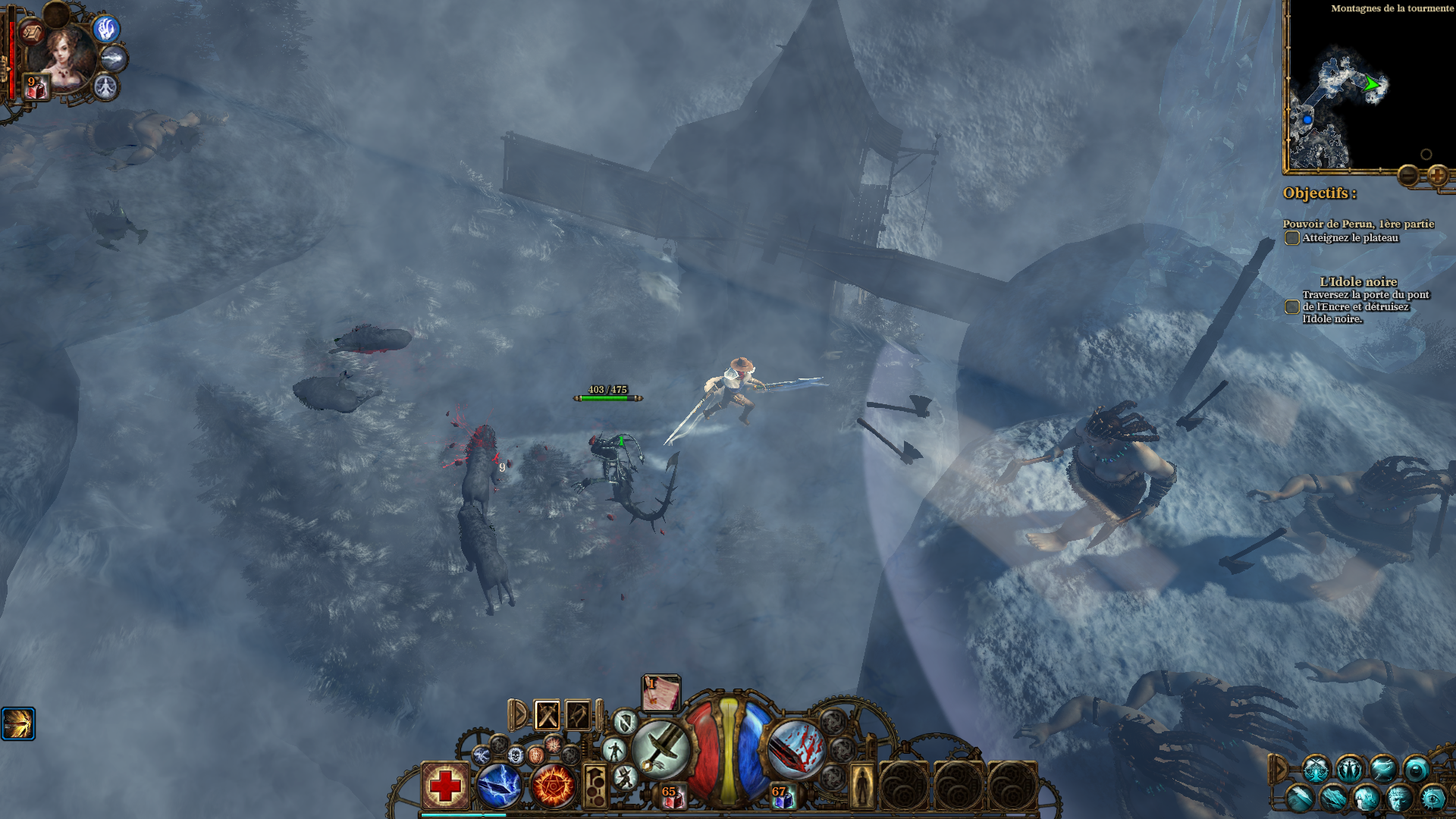1456x819 pixels.
Task: Zoom out the minimap with minus button
Action: 1408,176
